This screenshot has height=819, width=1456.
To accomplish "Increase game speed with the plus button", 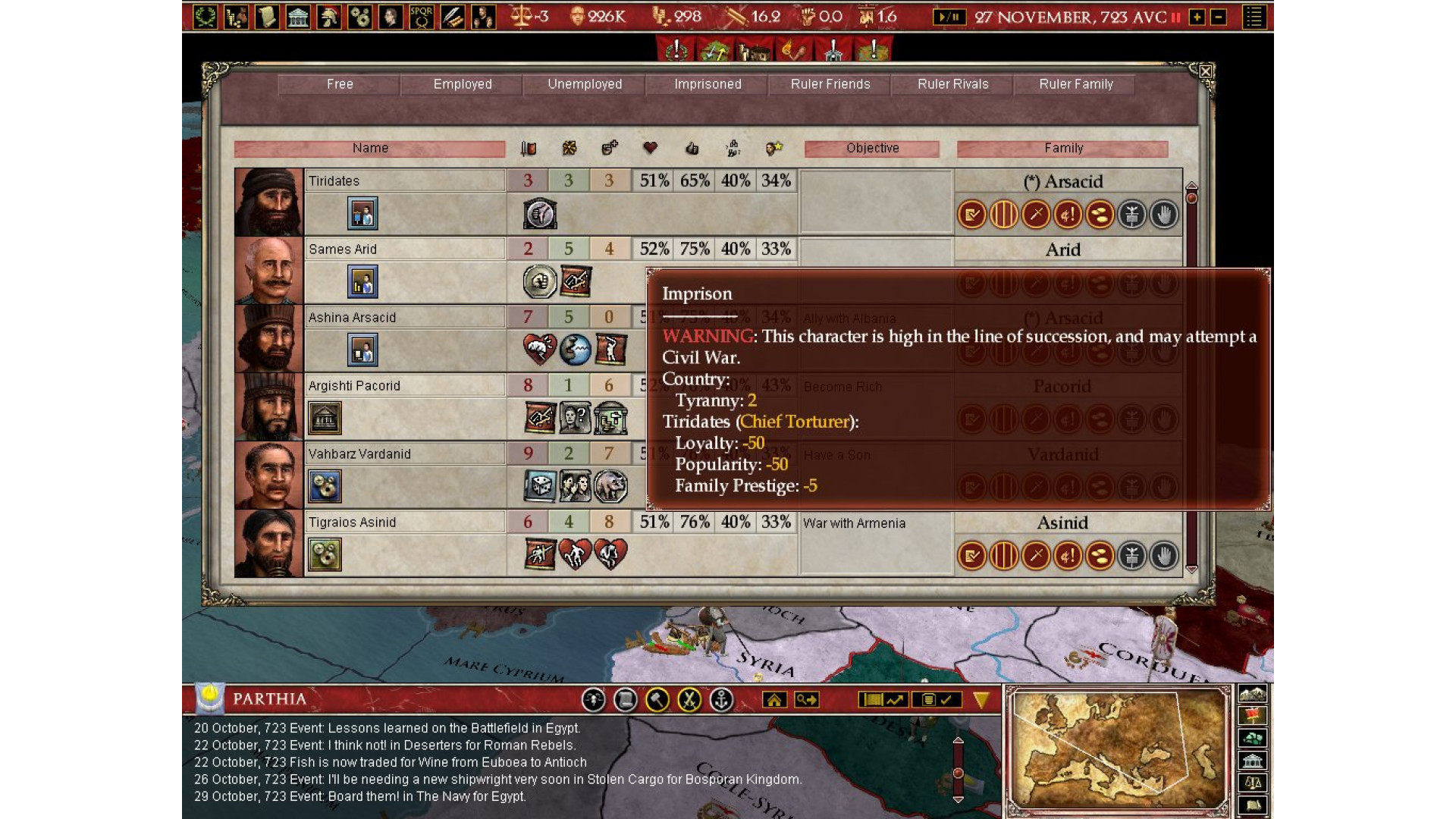I will [x=1197, y=17].
